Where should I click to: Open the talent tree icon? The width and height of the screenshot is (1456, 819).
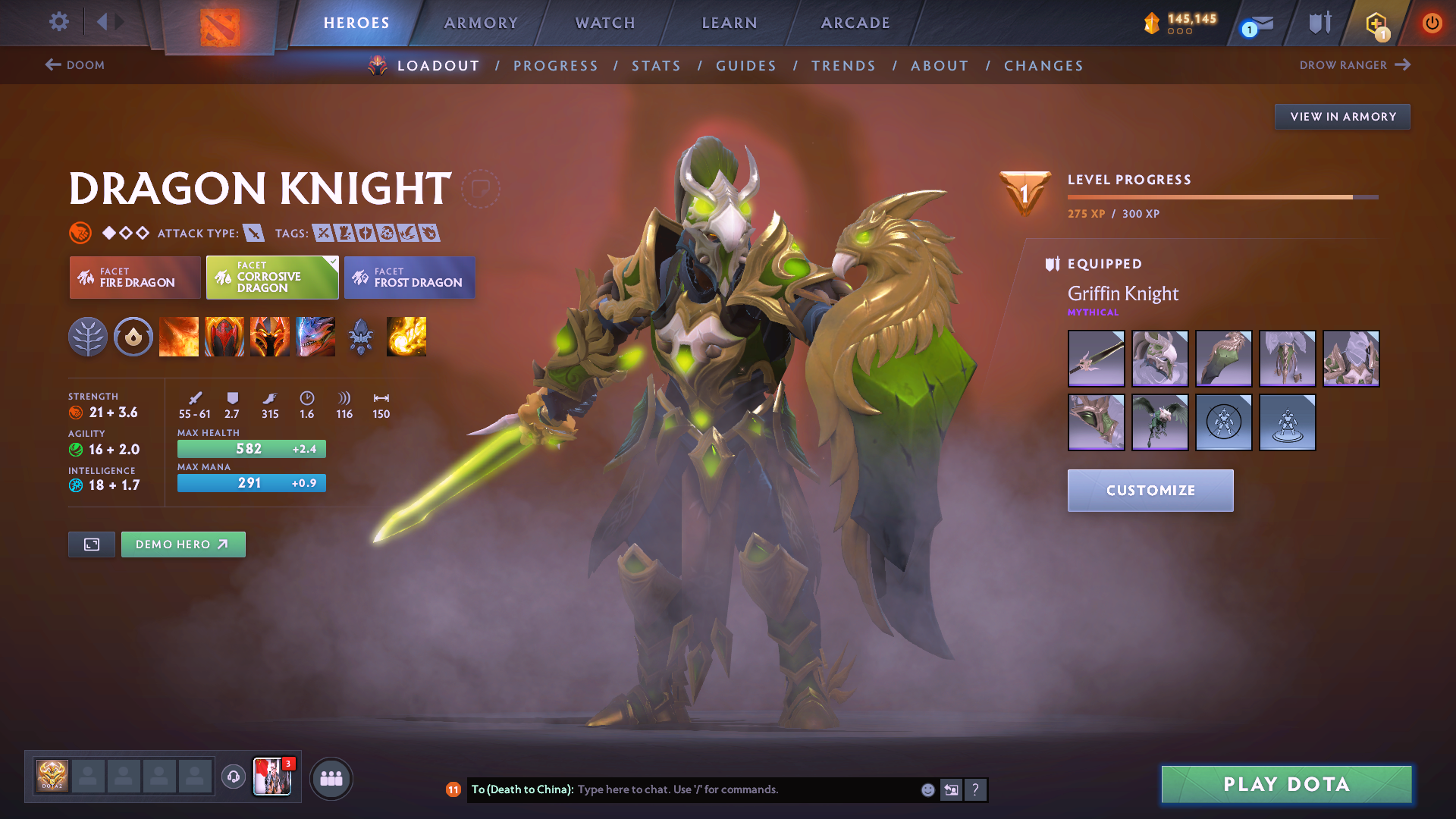(89, 337)
